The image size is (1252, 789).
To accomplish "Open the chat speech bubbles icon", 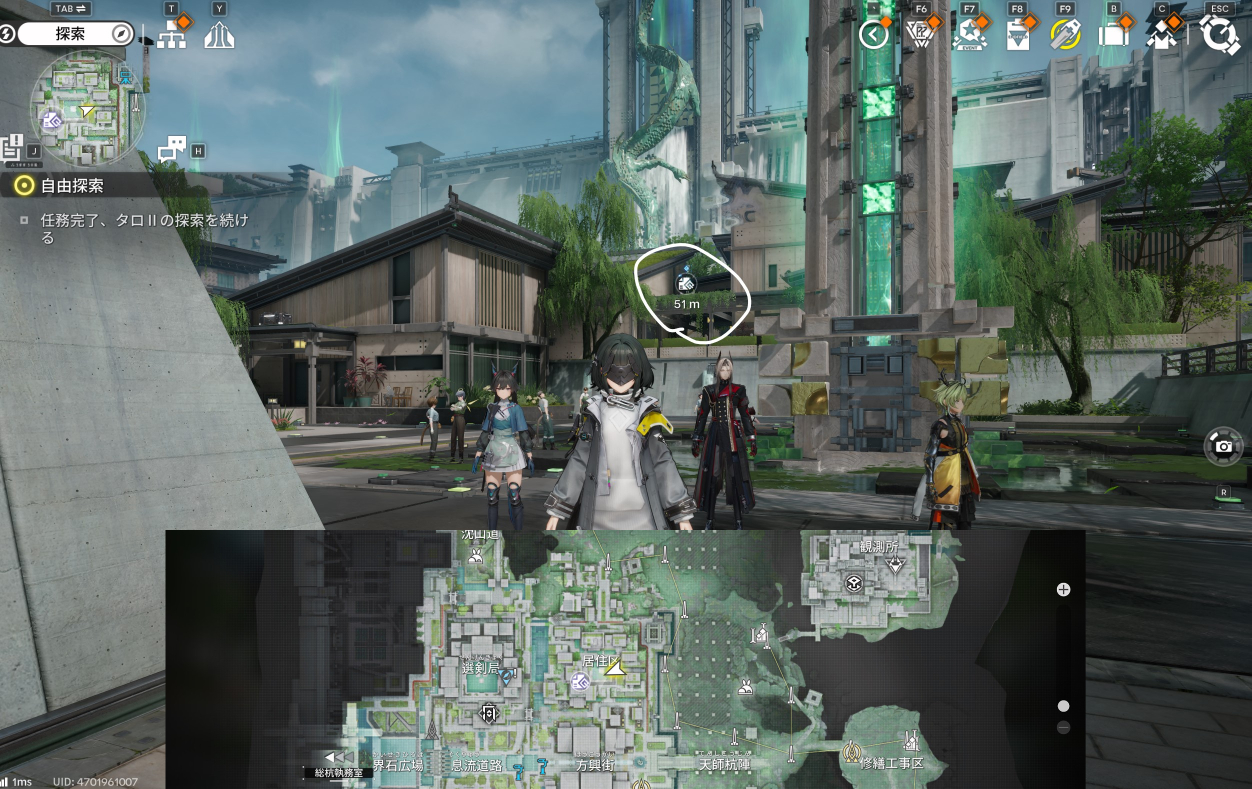I will 172,149.
